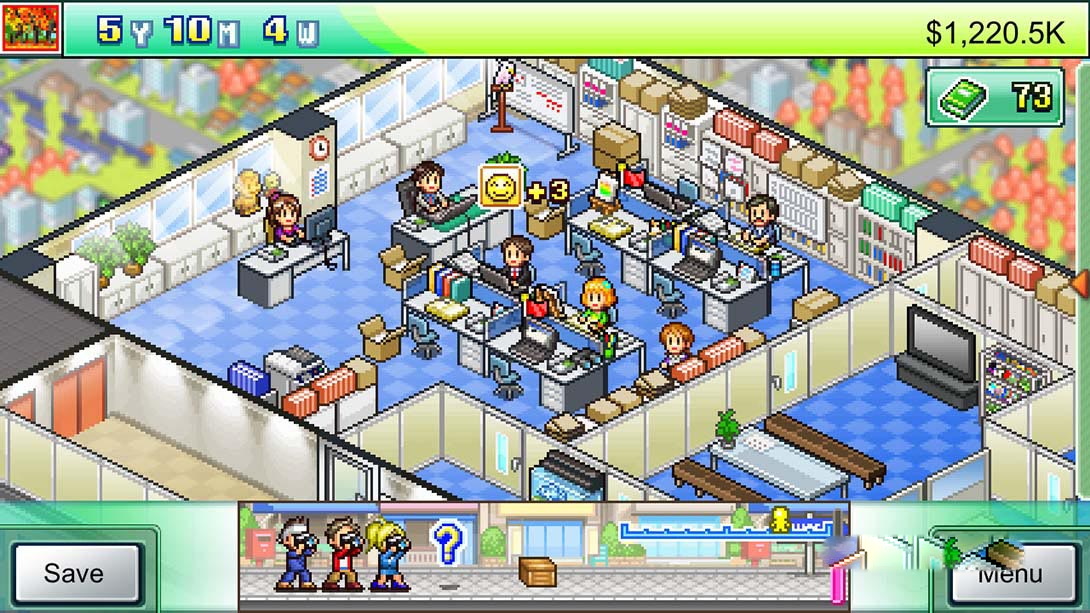The height and width of the screenshot is (613, 1090).
Task: Click the orange arrow on the right edge
Action: 1080,284
